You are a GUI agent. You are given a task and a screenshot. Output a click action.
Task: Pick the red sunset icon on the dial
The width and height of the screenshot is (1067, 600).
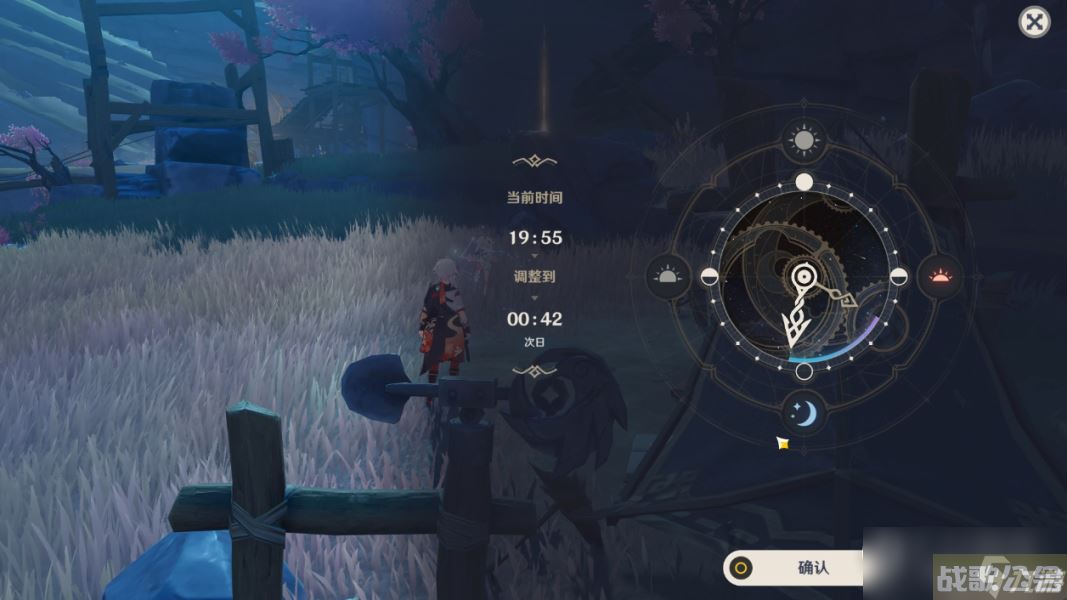coord(940,274)
